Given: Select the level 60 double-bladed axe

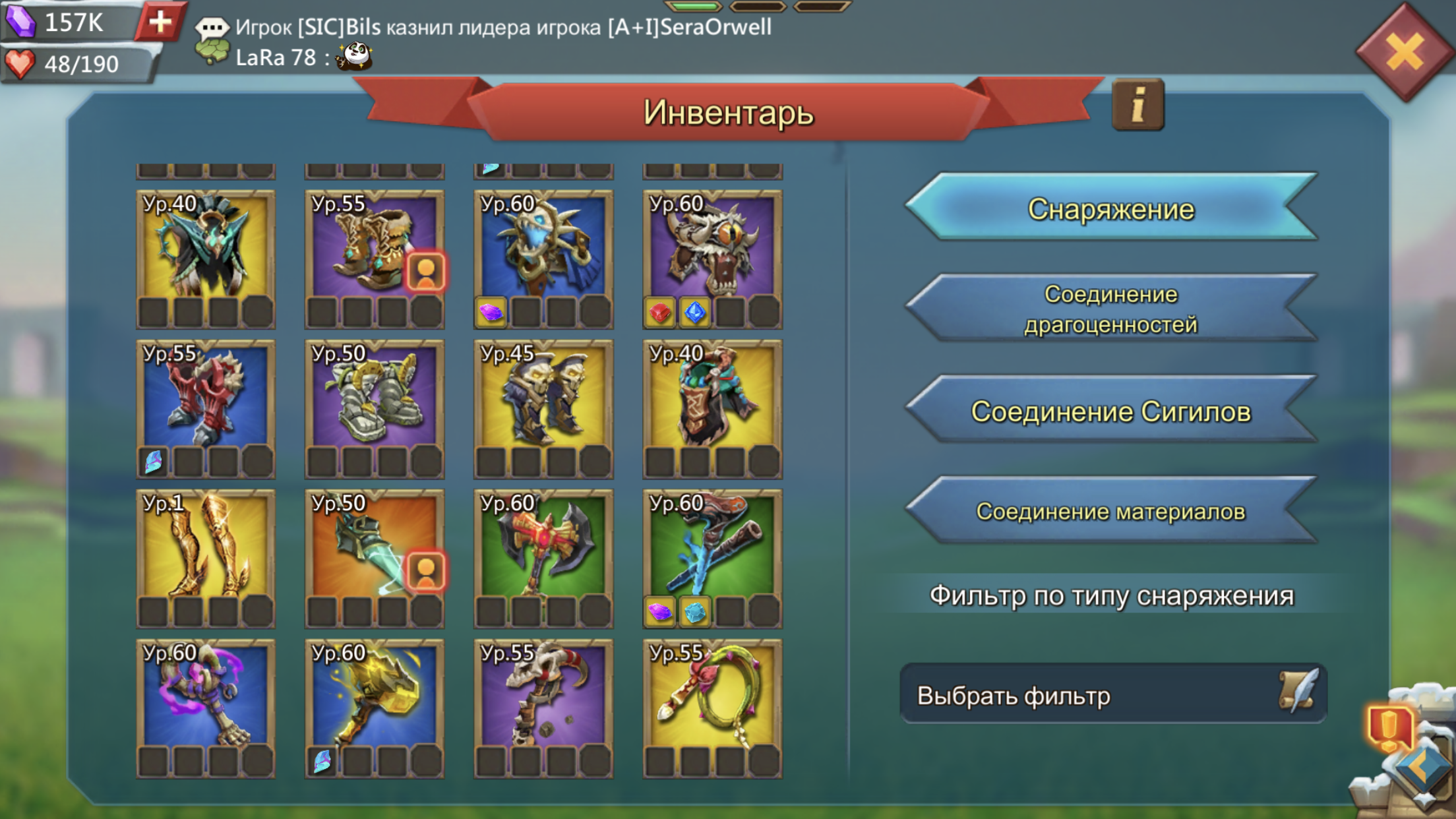Looking at the screenshot, I should coord(543,549).
